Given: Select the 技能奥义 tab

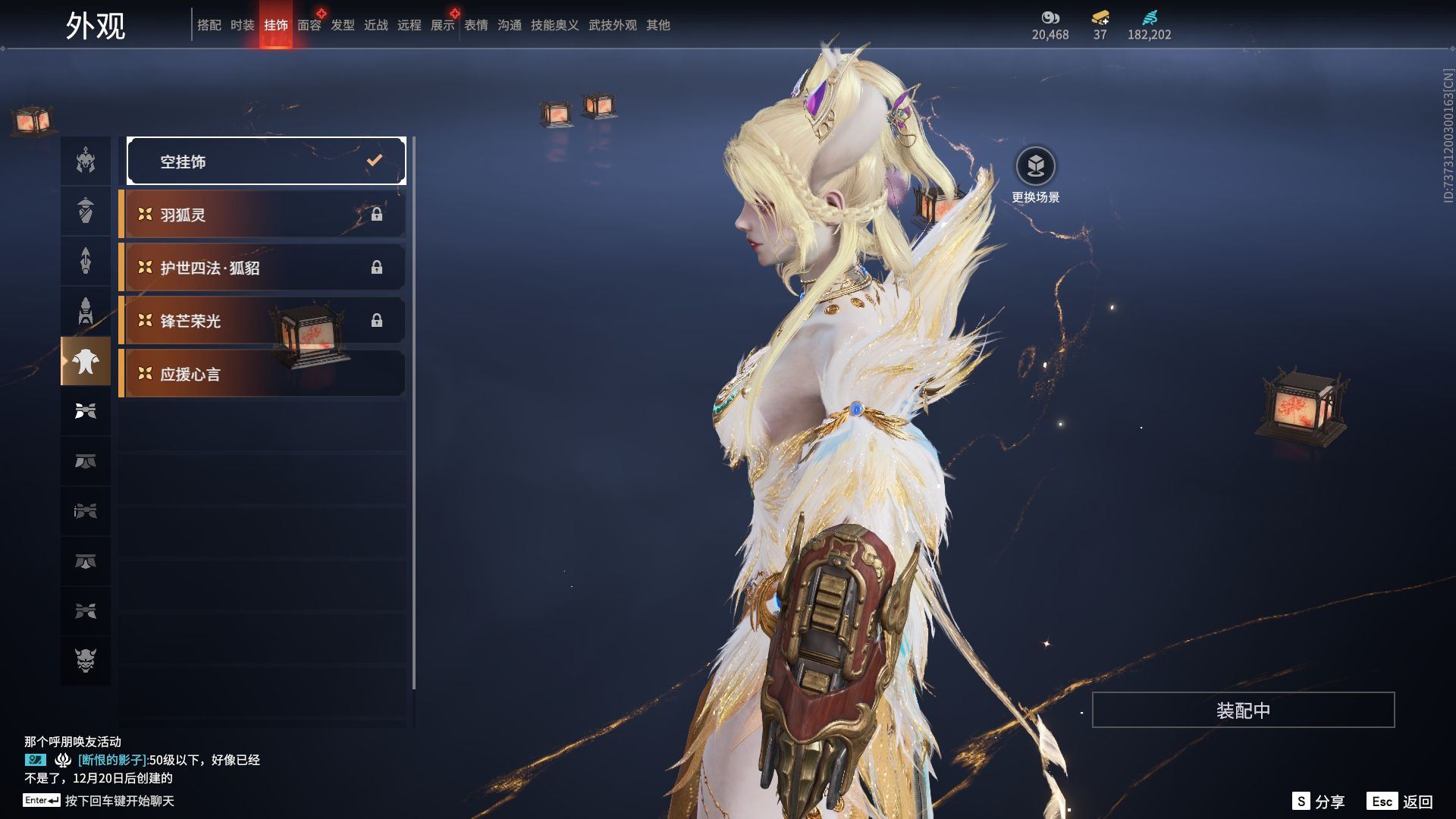Looking at the screenshot, I should click(554, 25).
